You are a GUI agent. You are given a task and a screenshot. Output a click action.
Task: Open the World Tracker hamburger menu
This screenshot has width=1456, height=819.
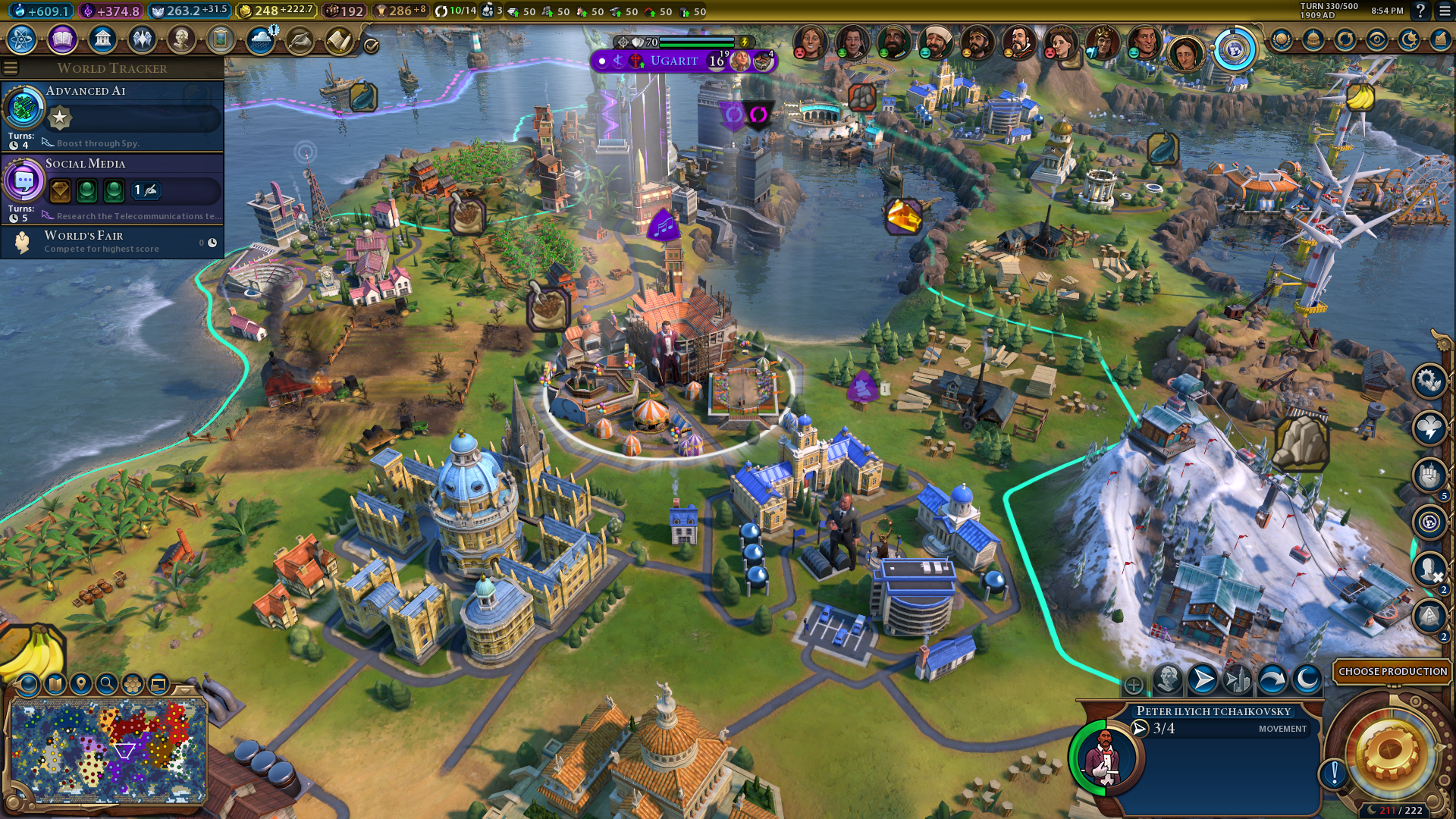[x=11, y=68]
